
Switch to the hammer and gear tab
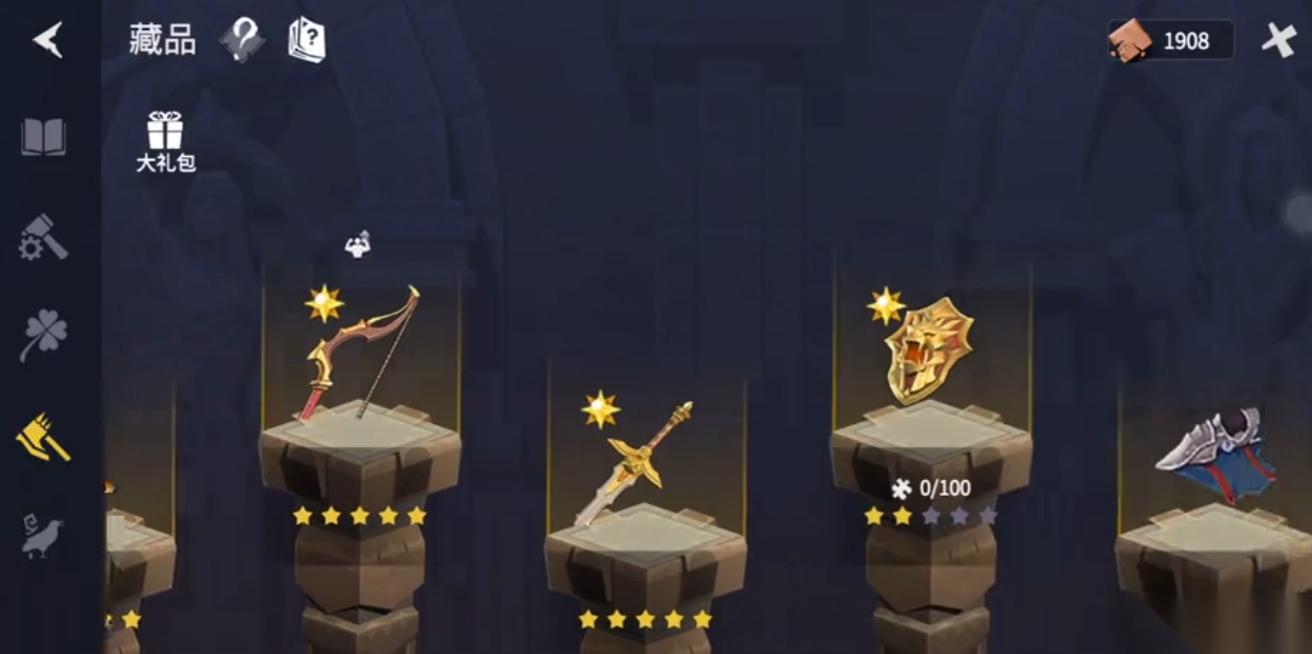coord(44,238)
